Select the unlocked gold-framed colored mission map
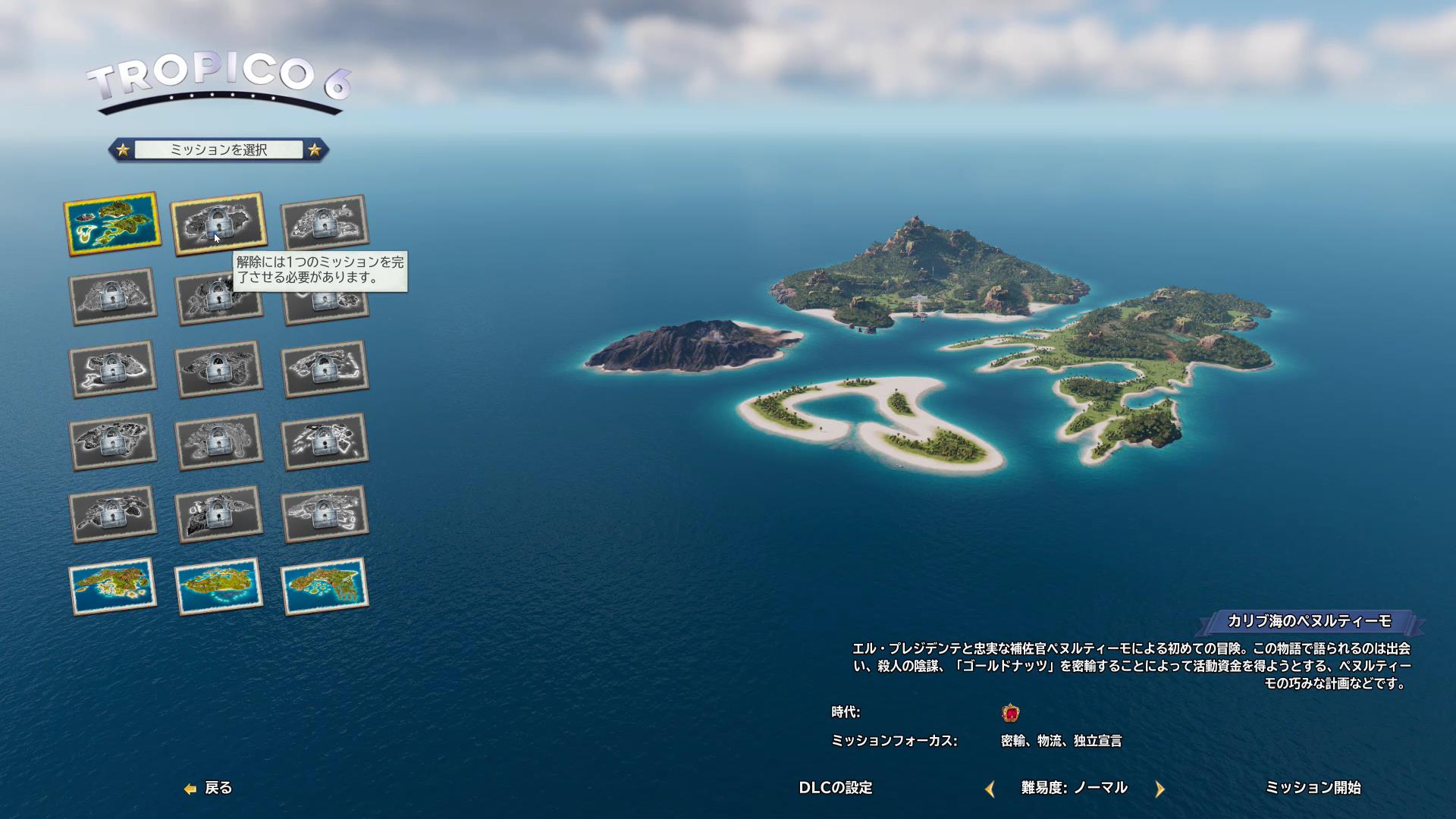 point(112,223)
